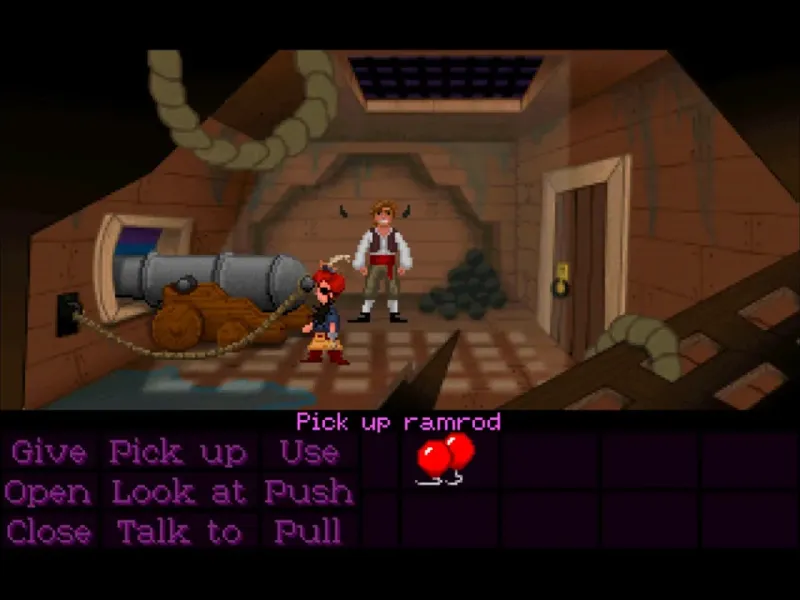800x600 pixels.
Task: Select the Open verb
Action: [x=47, y=493]
